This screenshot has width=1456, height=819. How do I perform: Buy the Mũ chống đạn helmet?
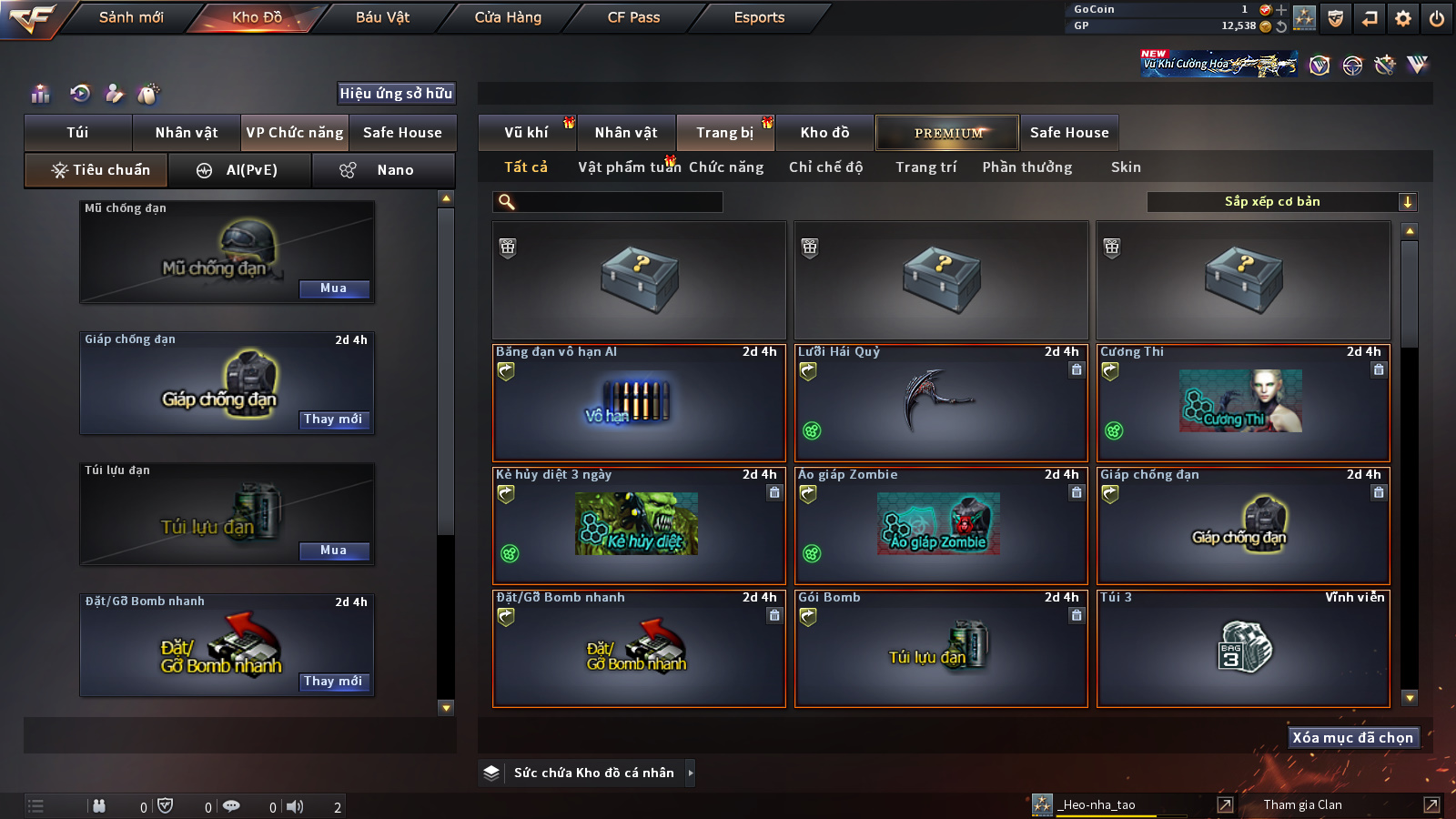click(x=334, y=288)
